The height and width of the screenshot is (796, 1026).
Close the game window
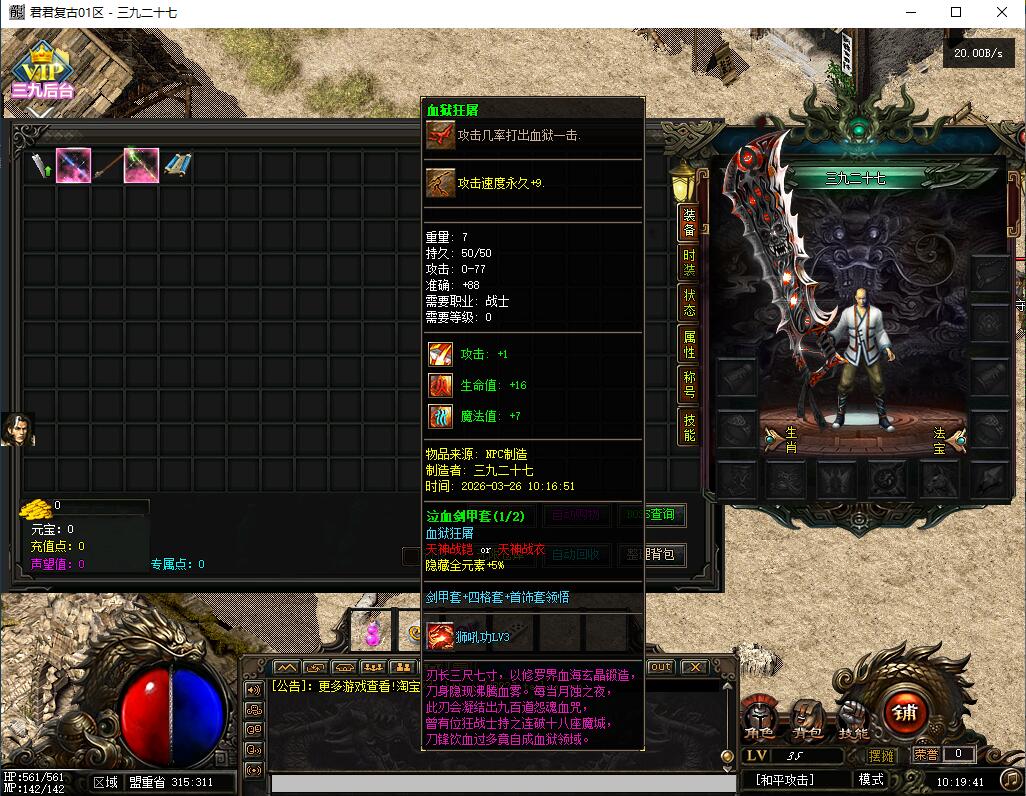pos(1002,12)
